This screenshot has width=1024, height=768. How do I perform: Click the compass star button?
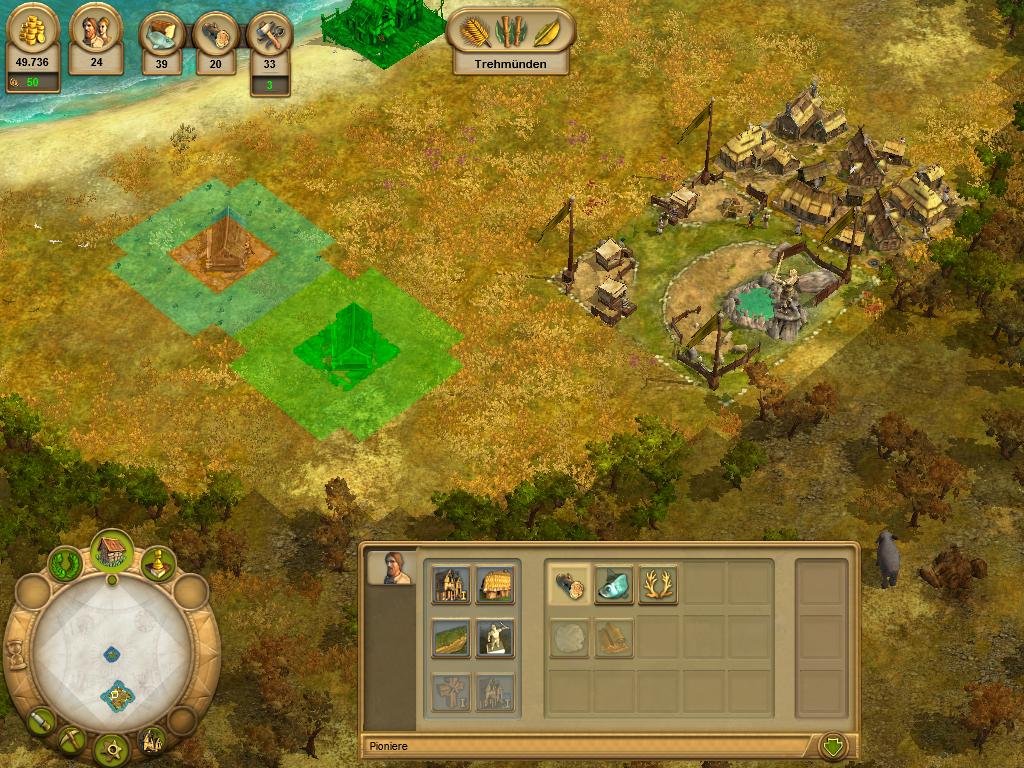111,748
